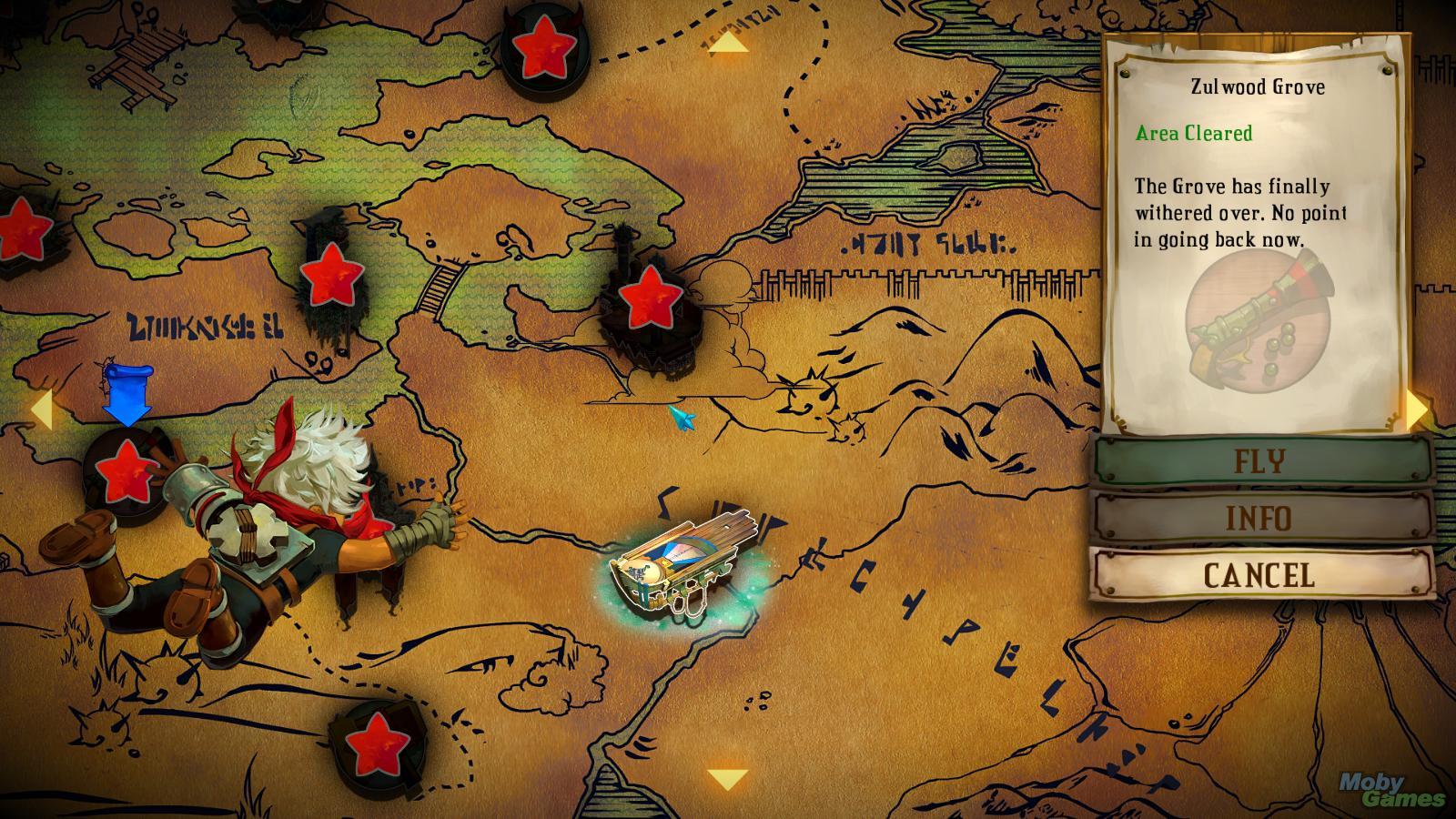Click the map's right scroll arrow

click(1417, 410)
